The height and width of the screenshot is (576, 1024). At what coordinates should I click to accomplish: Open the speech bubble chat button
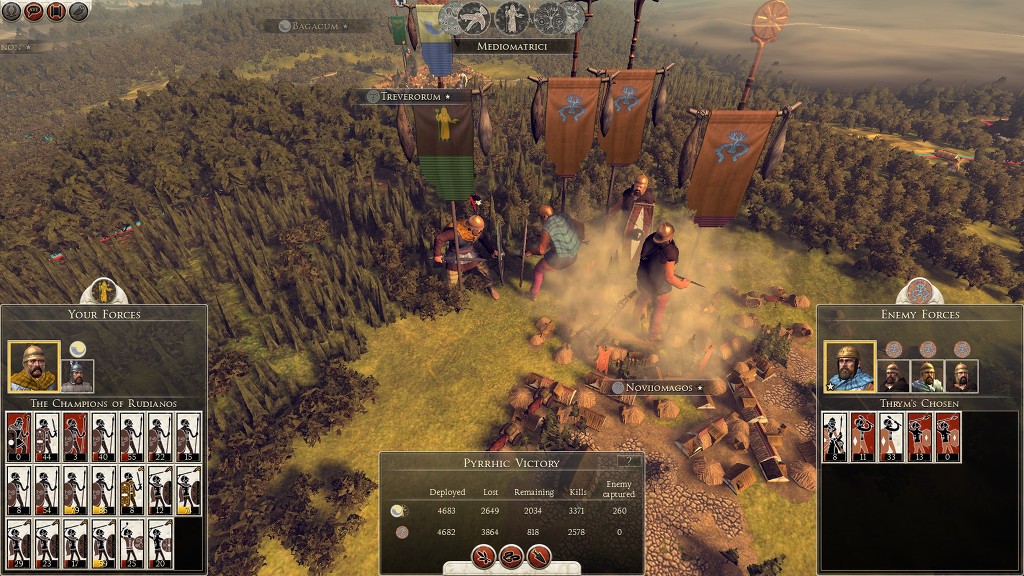34,11
